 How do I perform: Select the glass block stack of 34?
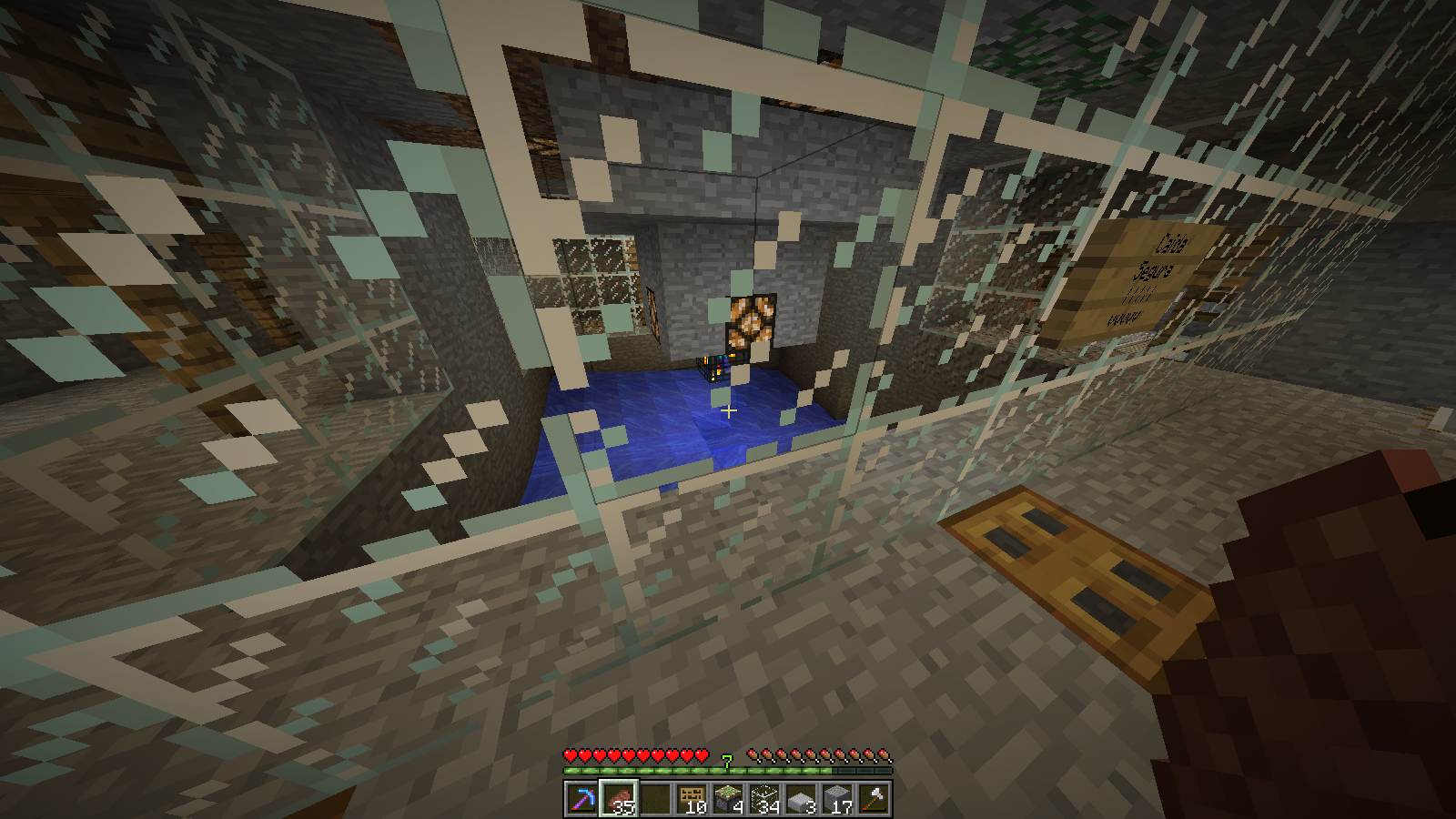point(764,799)
